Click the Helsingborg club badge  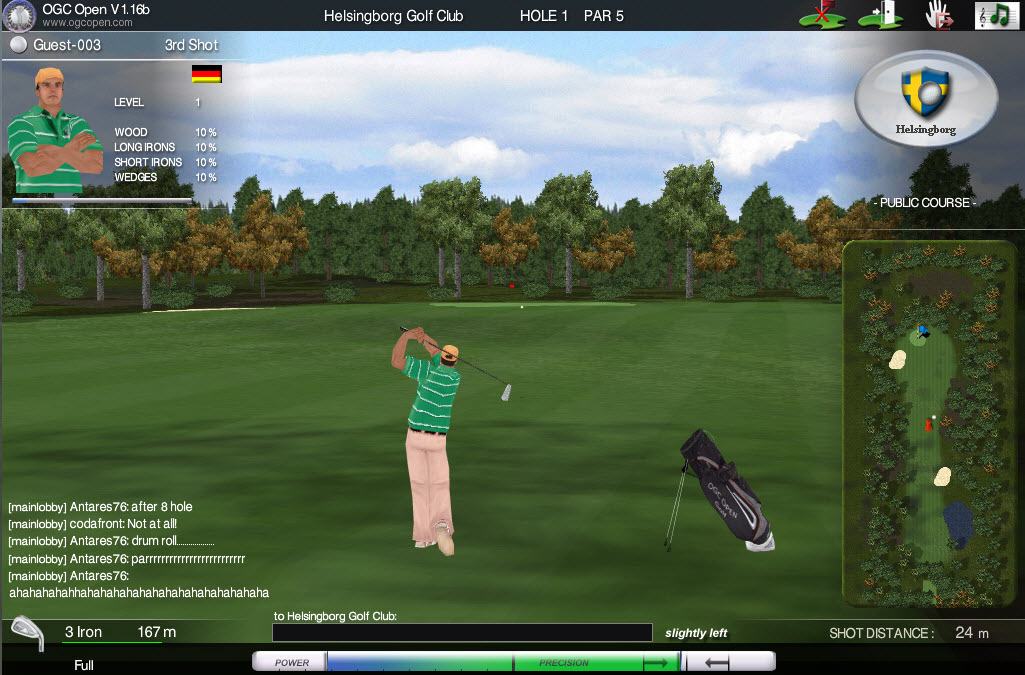tap(925, 100)
